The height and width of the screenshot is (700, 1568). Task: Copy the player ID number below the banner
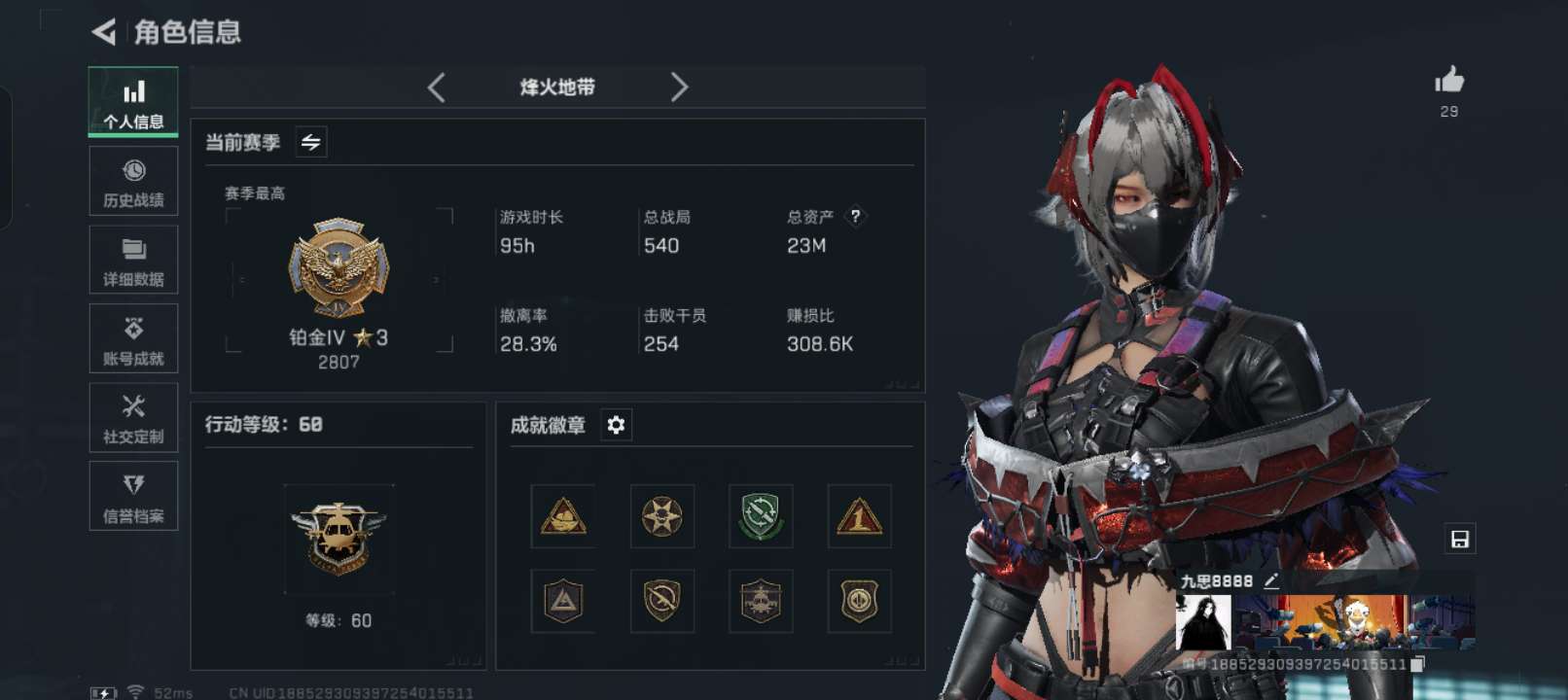click(1417, 664)
